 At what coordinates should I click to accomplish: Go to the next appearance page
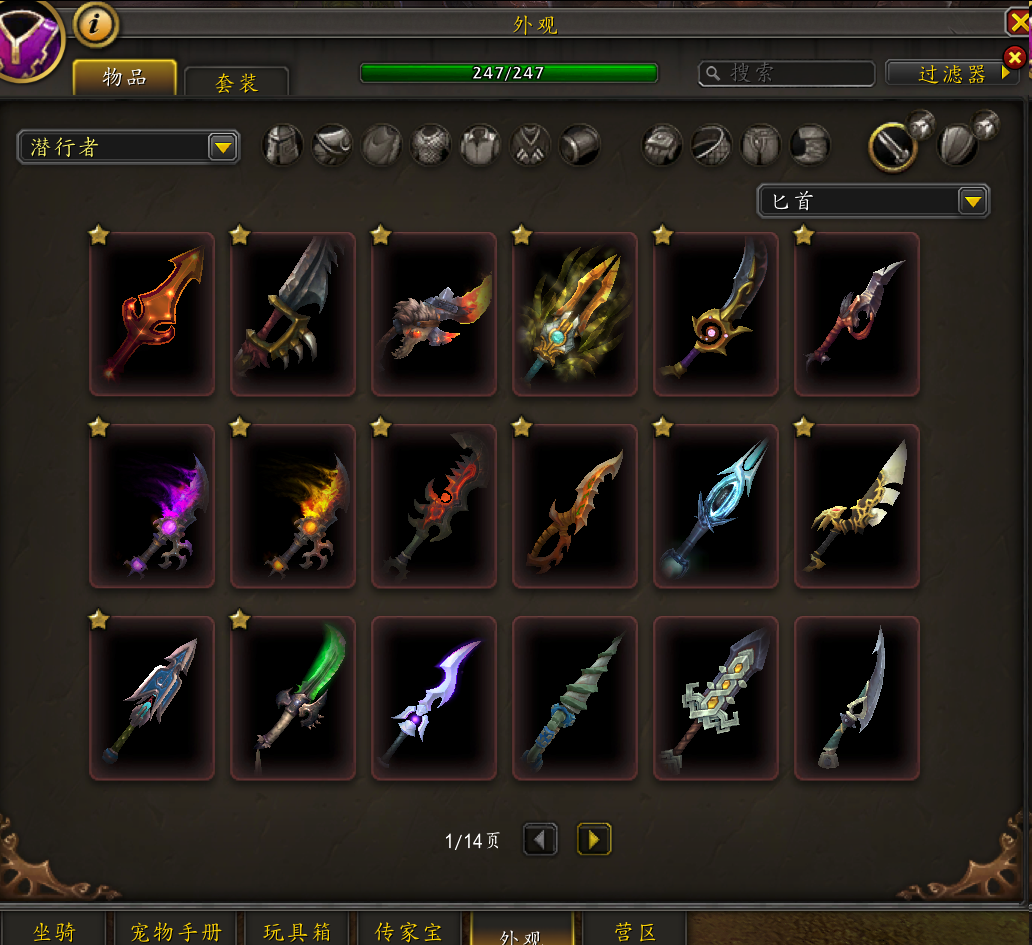coord(594,839)
